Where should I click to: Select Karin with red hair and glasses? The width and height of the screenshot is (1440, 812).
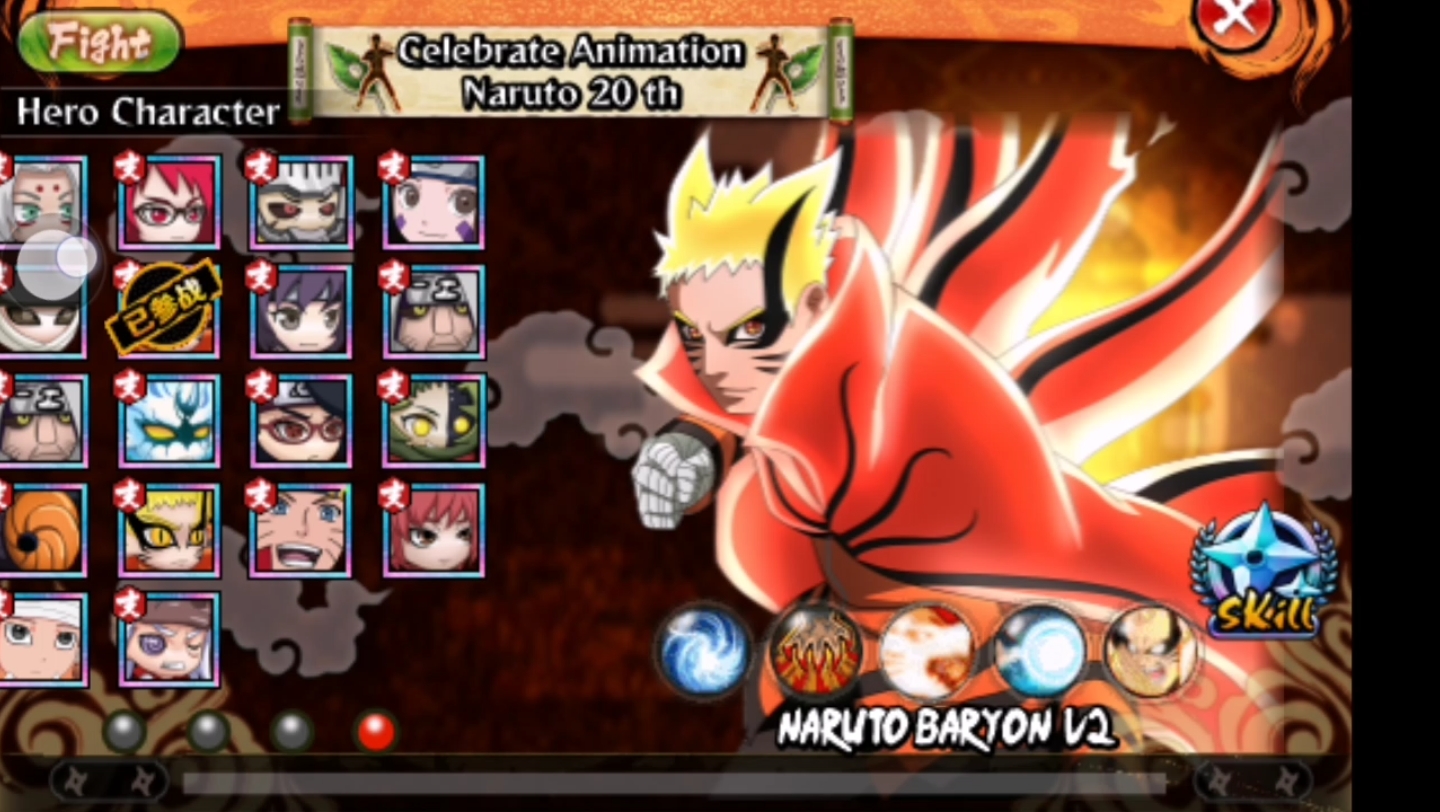point(169,202)
